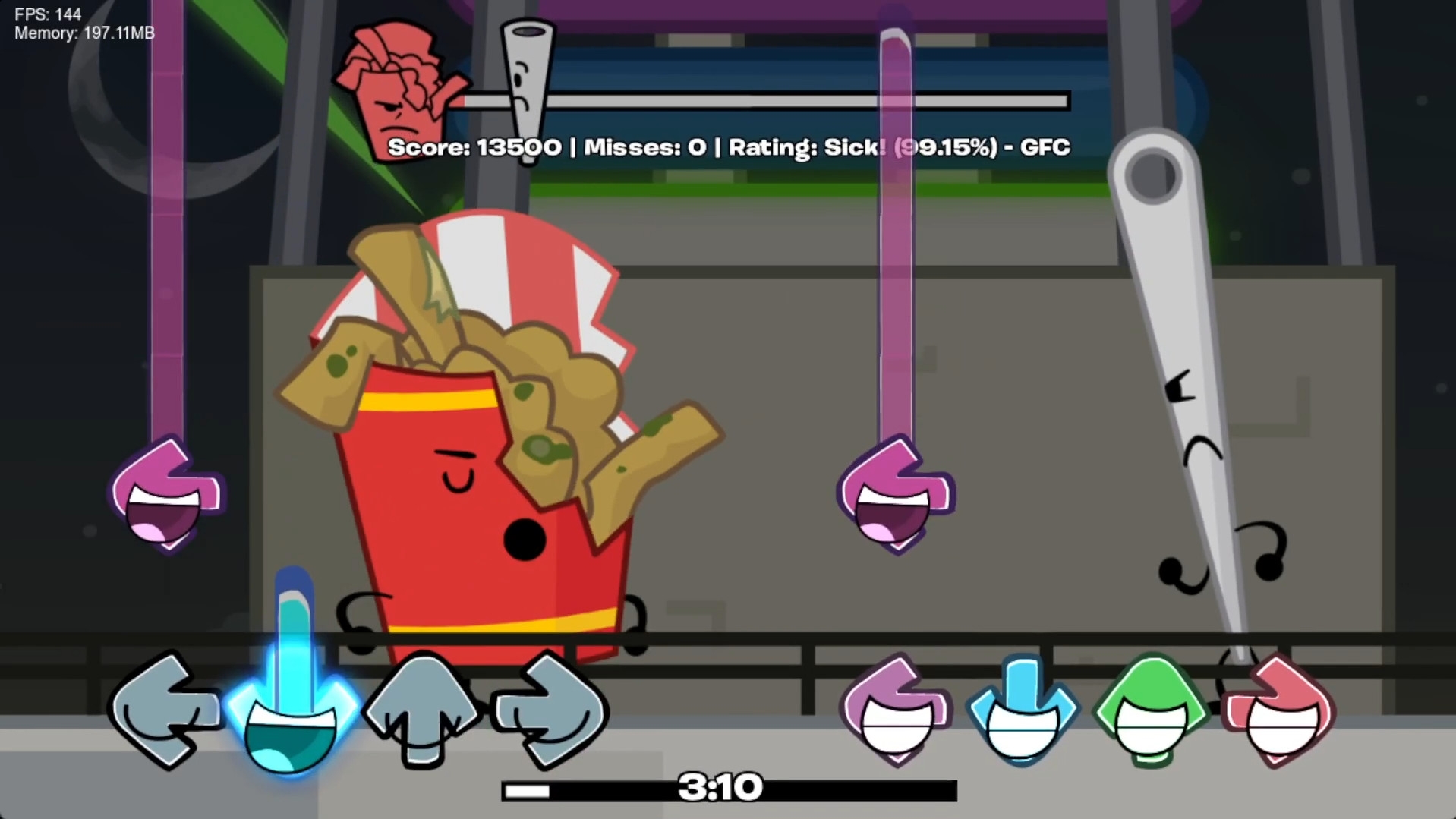Image resolution: width=1456 pixels, height=819 pixels.
Task: Click the FPS: 144 counter in the corner
Action: [48, 14]
